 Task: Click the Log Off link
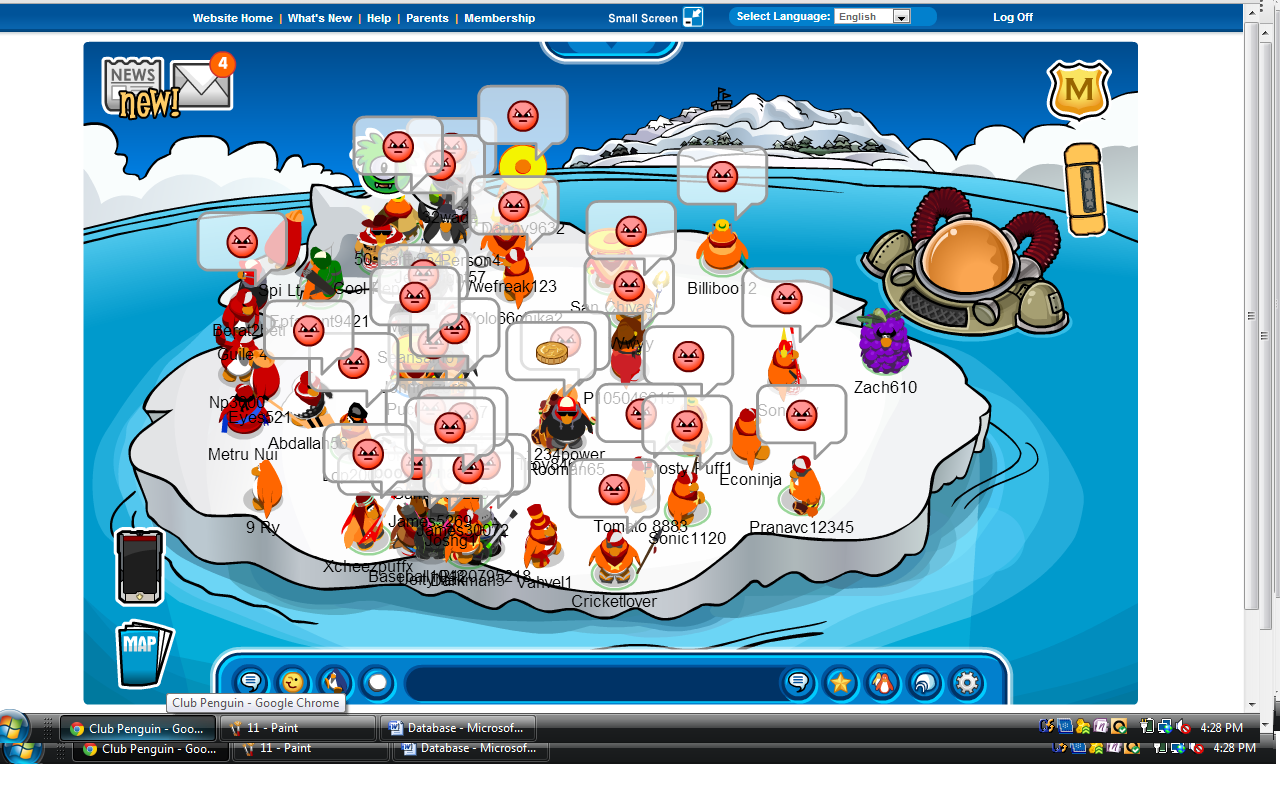pyautogui.click(x=1012, y=17)
